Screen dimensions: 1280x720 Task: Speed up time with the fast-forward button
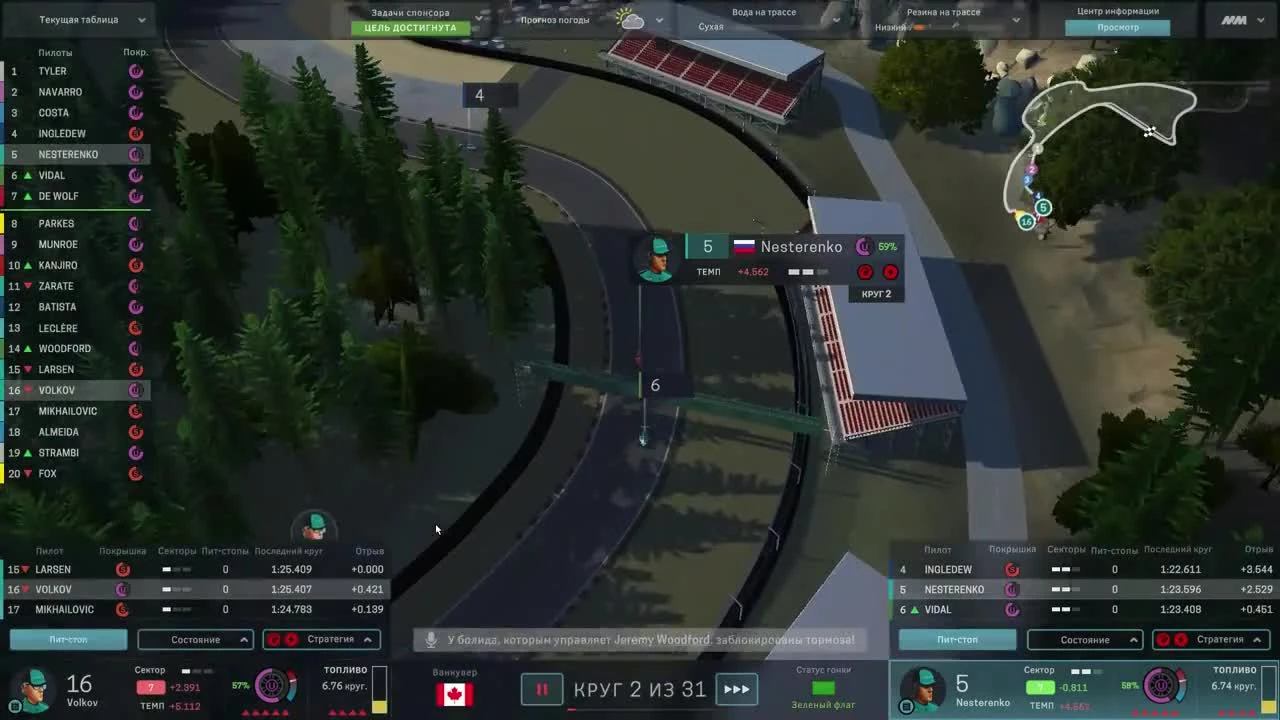click(738, 689)
